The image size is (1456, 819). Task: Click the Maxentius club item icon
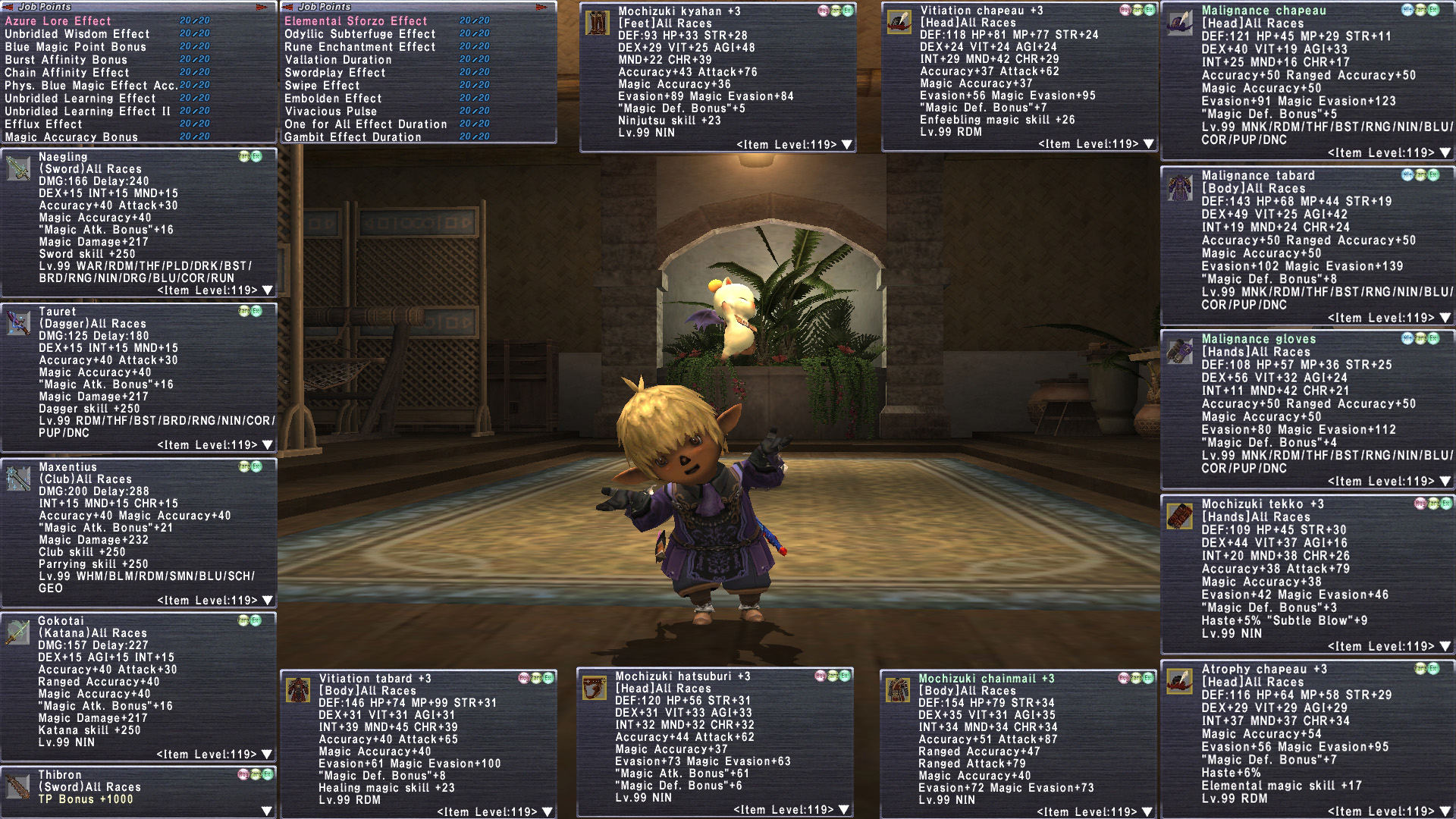(x=18, y=479)
